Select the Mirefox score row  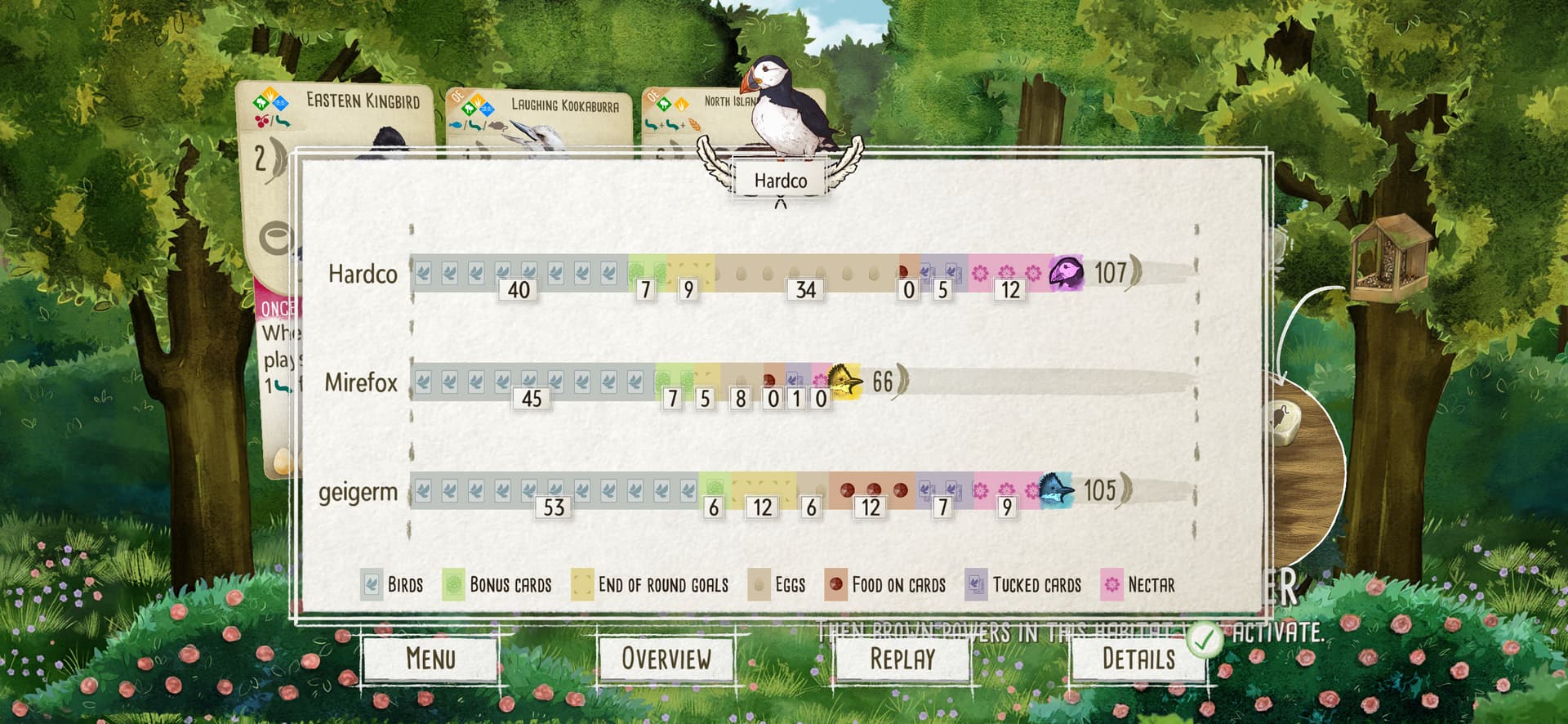click(361, 382)
